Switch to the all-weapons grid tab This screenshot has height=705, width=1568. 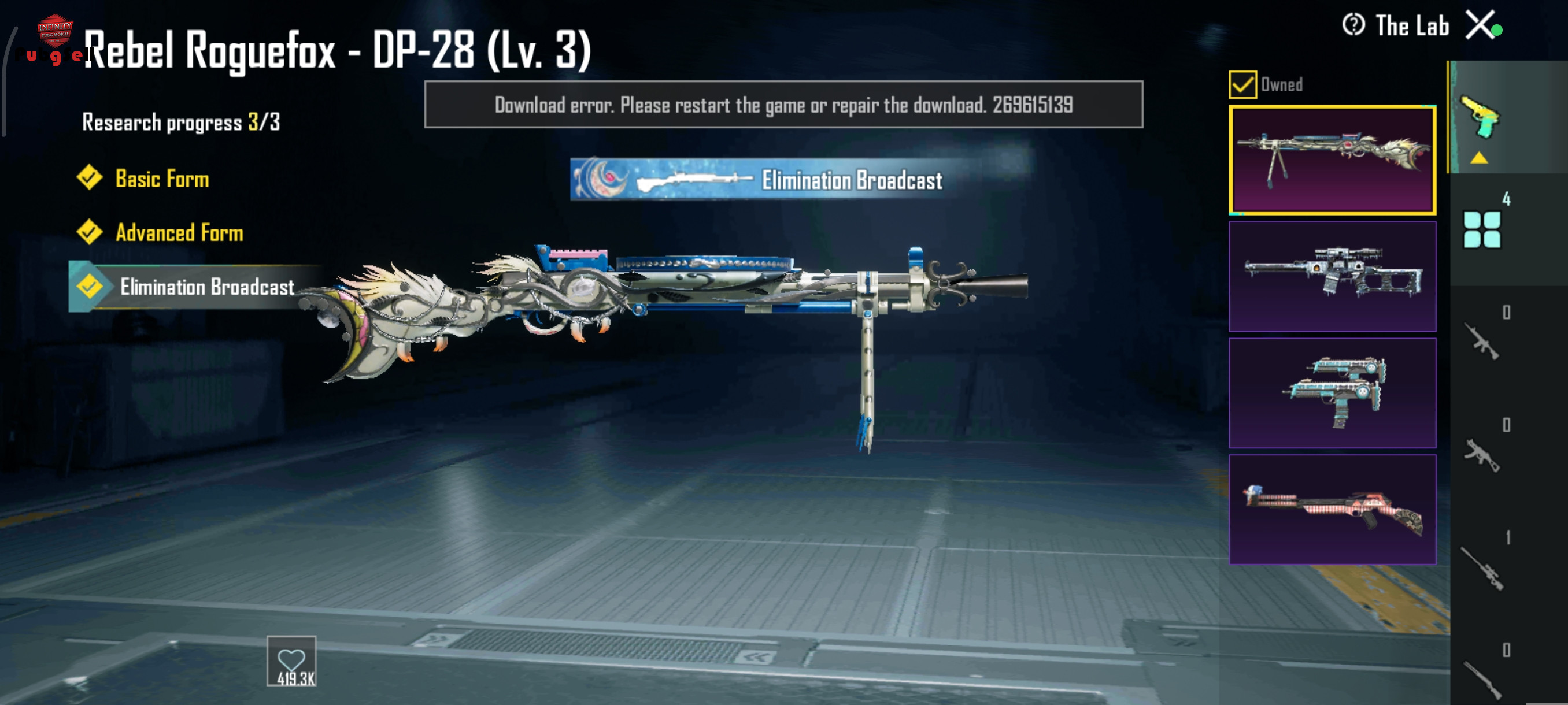[1482, 229]
